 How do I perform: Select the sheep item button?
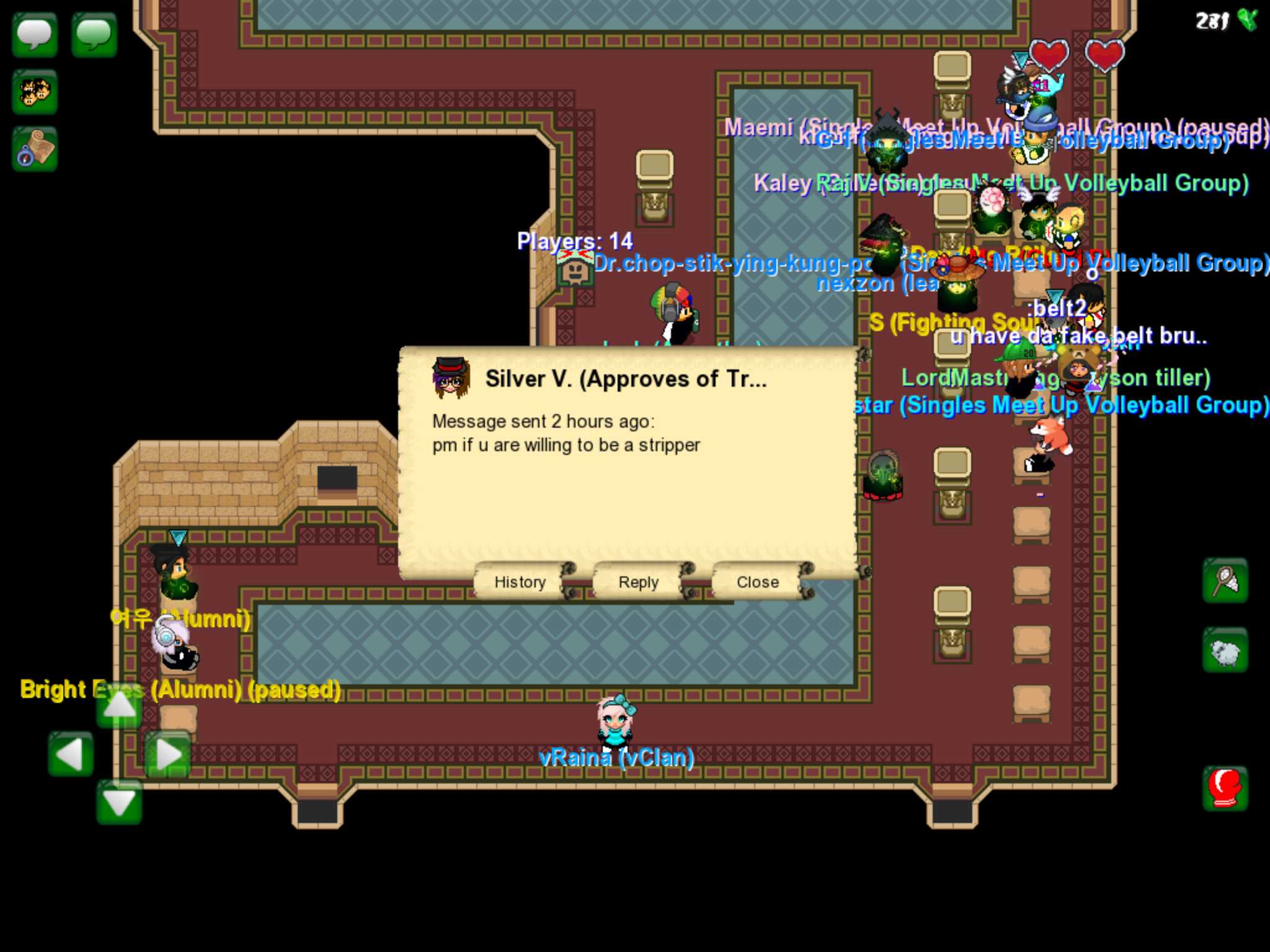click(1225, 651)
